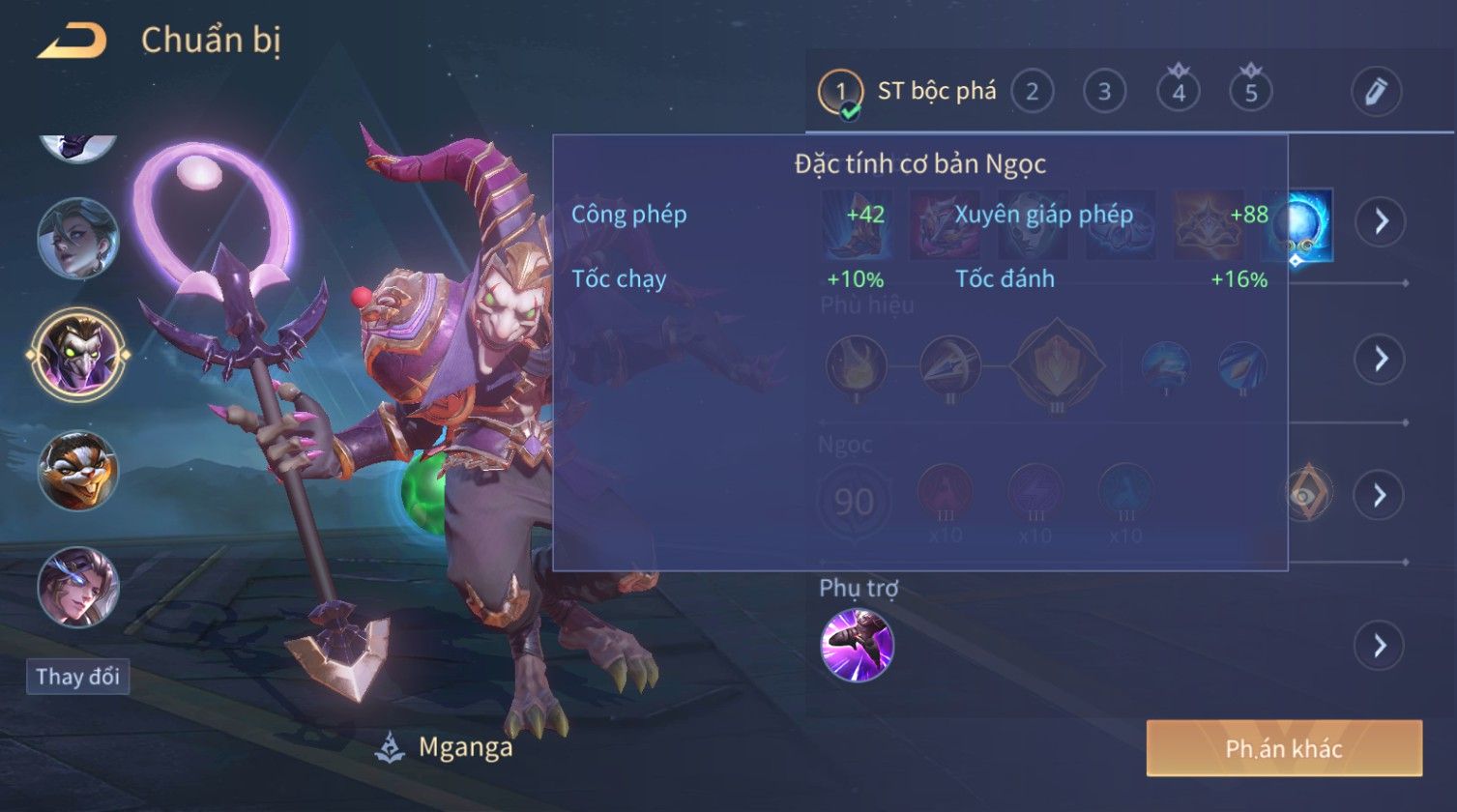Click the Phụ trợ boot spell icon
1457x812 pixels.
(857, 645)
